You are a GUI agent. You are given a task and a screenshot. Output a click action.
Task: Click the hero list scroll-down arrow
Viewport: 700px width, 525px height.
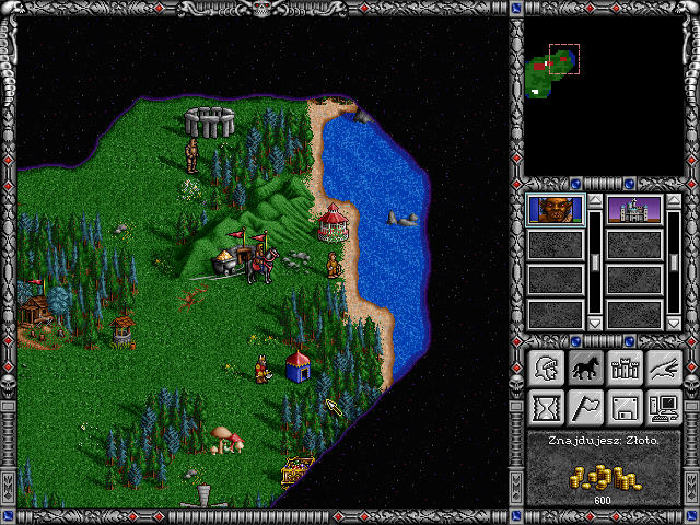(x=594, y=323)
